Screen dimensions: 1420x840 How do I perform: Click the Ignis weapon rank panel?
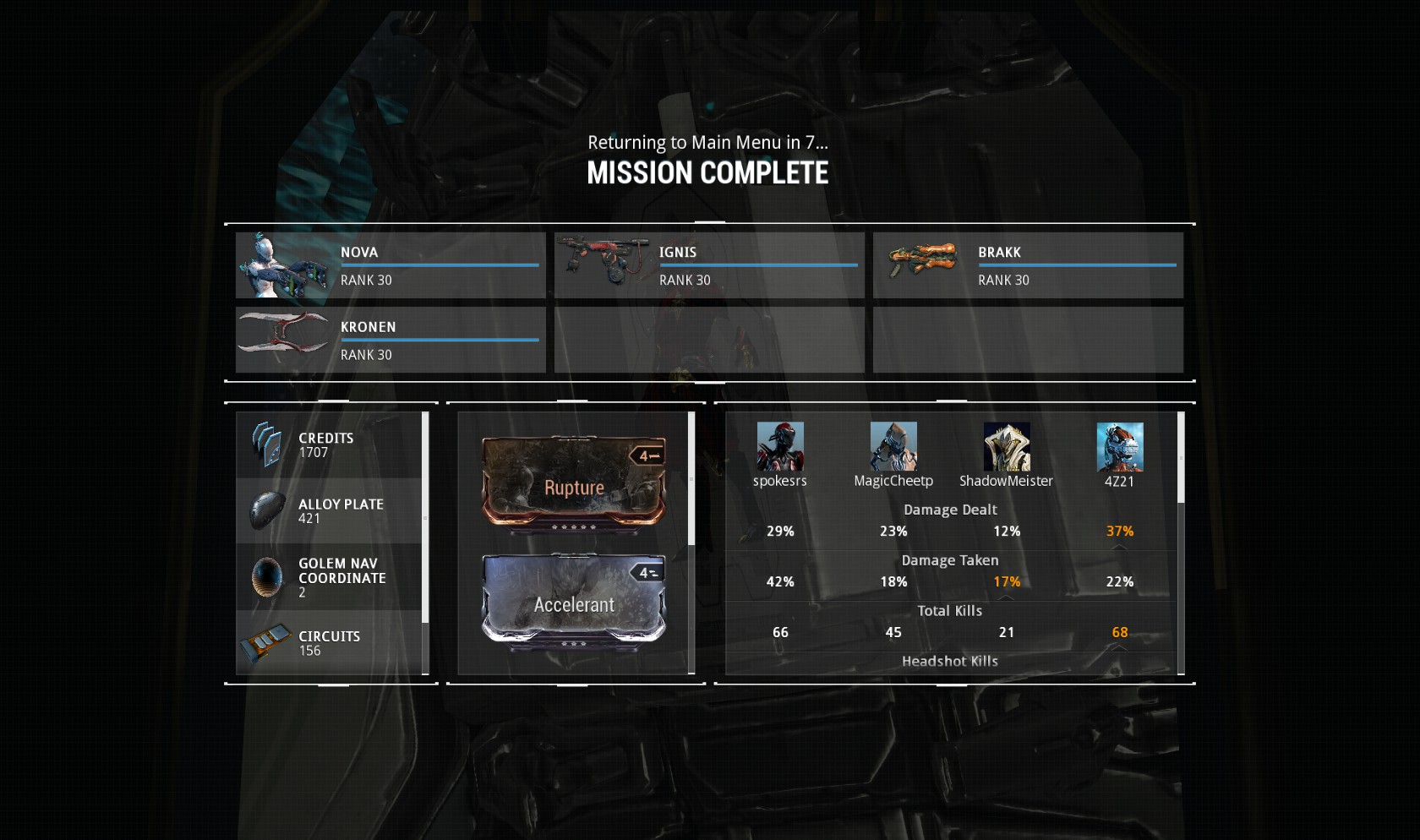click(x=709, y=265)
